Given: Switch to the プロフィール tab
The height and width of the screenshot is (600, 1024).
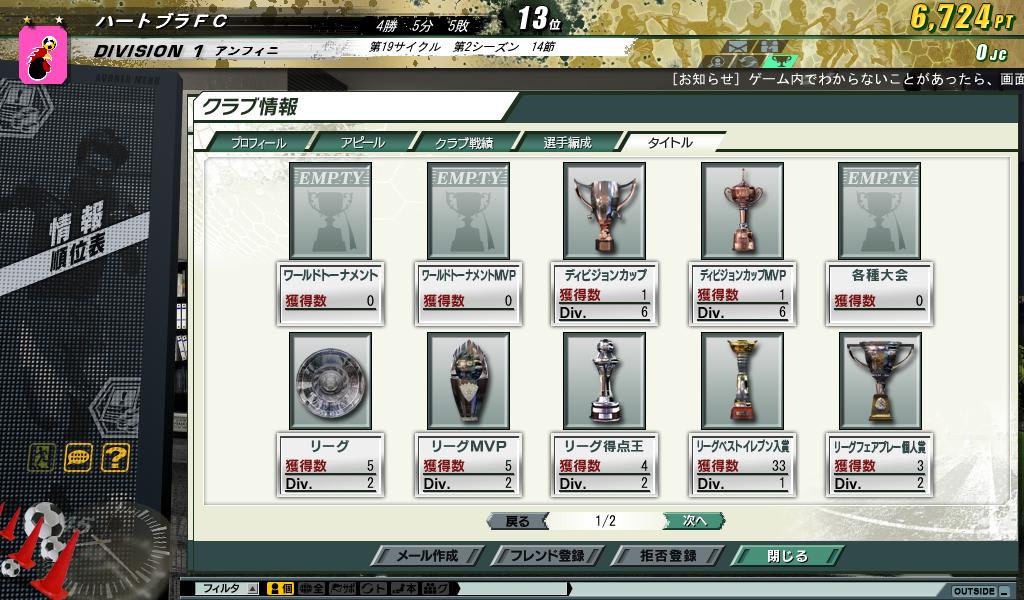Looking at the screenshot, I should 258,143.
